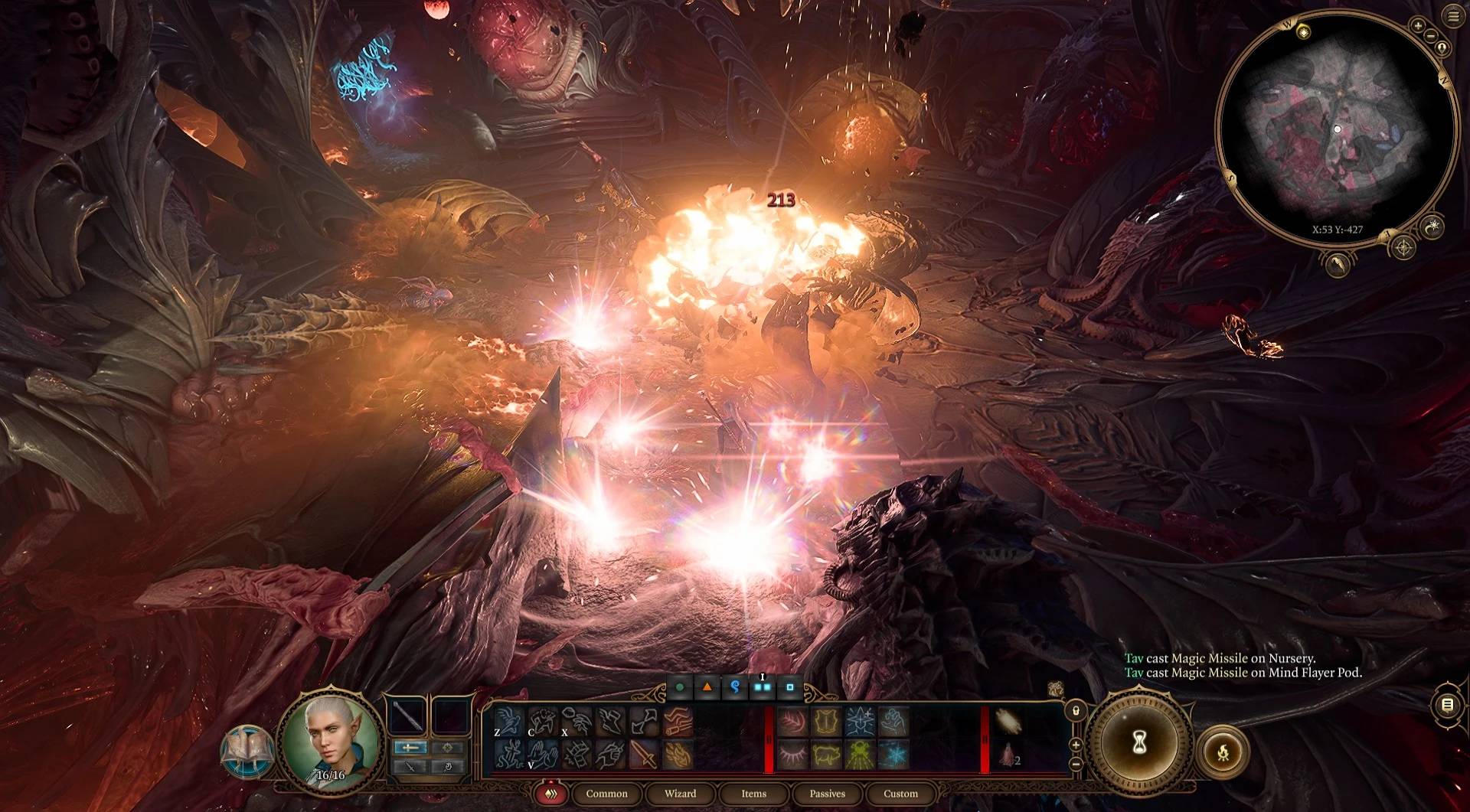Image resolution: width=1470 pixels, height=812 pixels.
Task: Switch to the Custom hotbar tab
Action: 900,794
